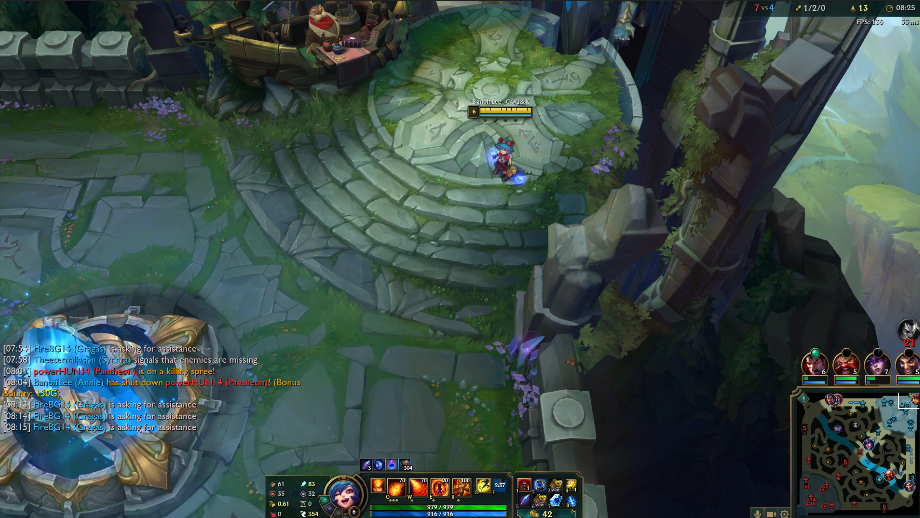Viewport: 920px width, 518px height.
Task: Trigger the Summon Tibbers ultimate
Action: (x=461, y=487)
